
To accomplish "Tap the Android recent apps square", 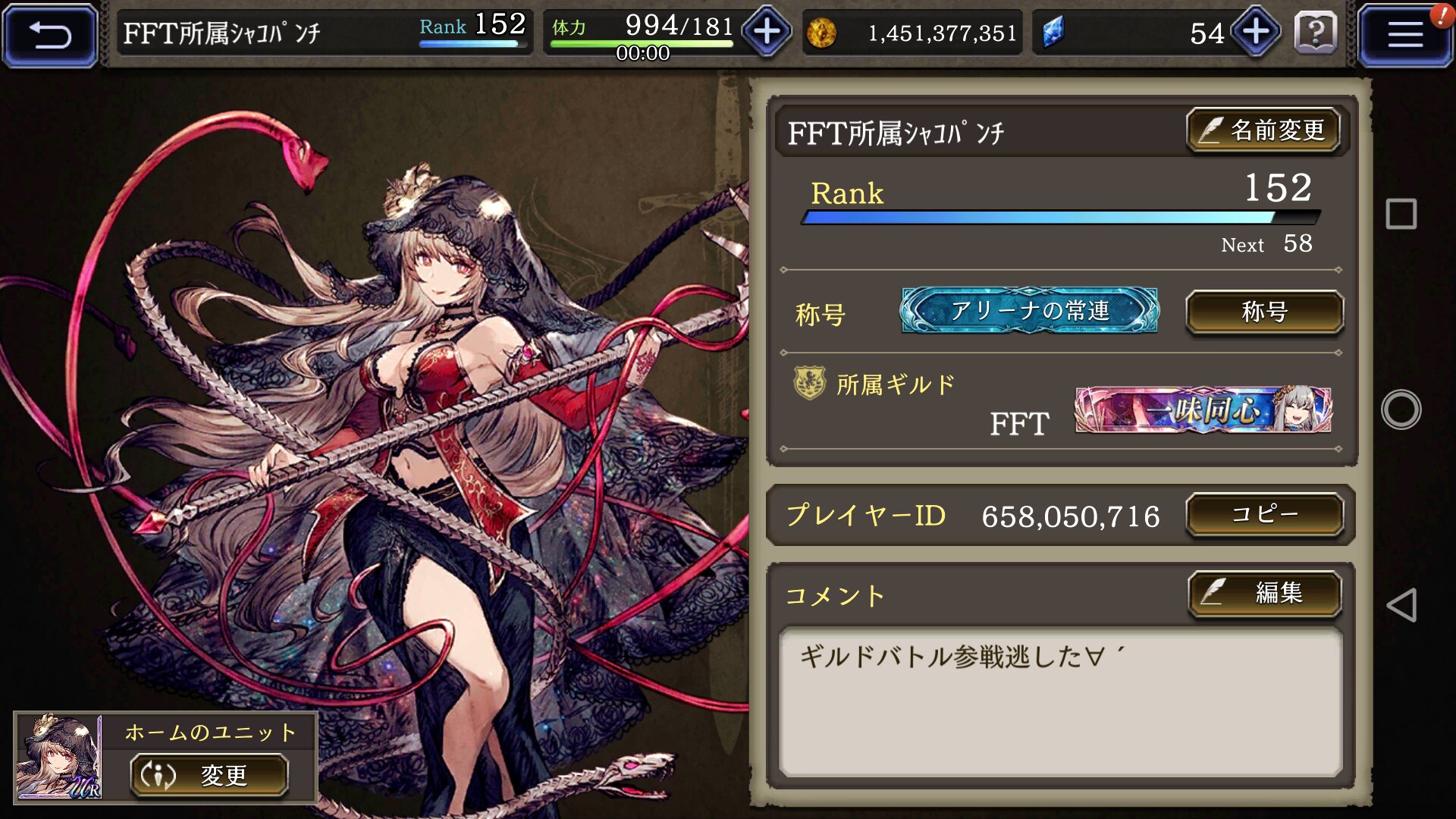I will pos(1401,214).
